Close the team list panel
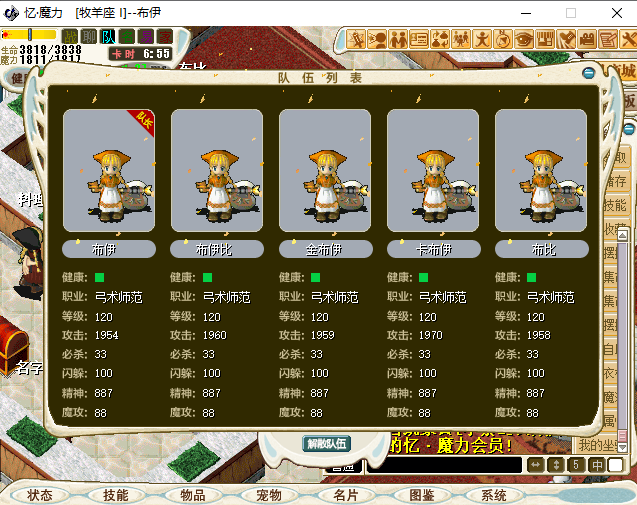The height and width of the screenshot is (505, 637). 590,72
